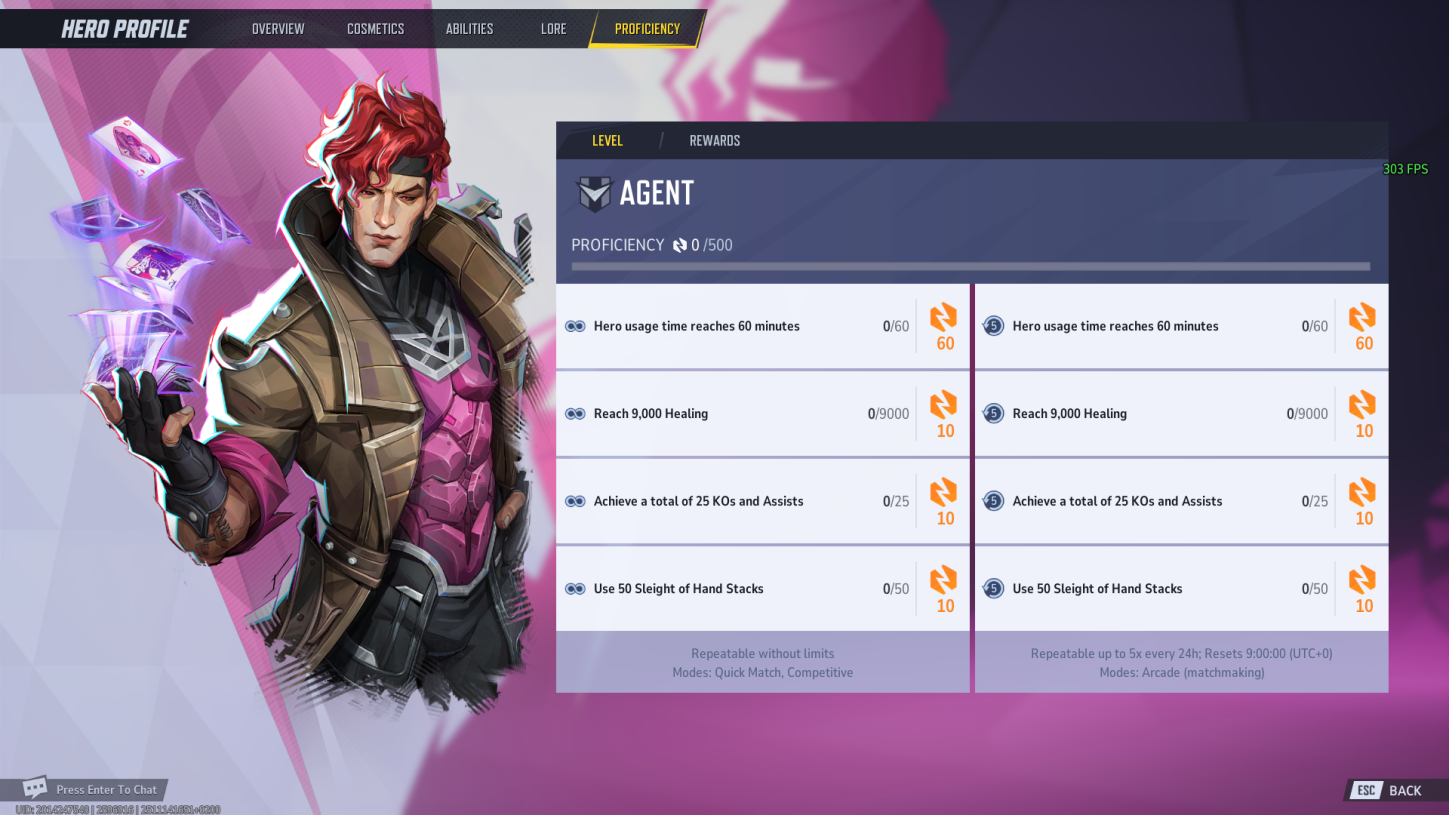The image size is (1449, 815).
Task: Select the ABILITIES tab
Action: [469, 28]
